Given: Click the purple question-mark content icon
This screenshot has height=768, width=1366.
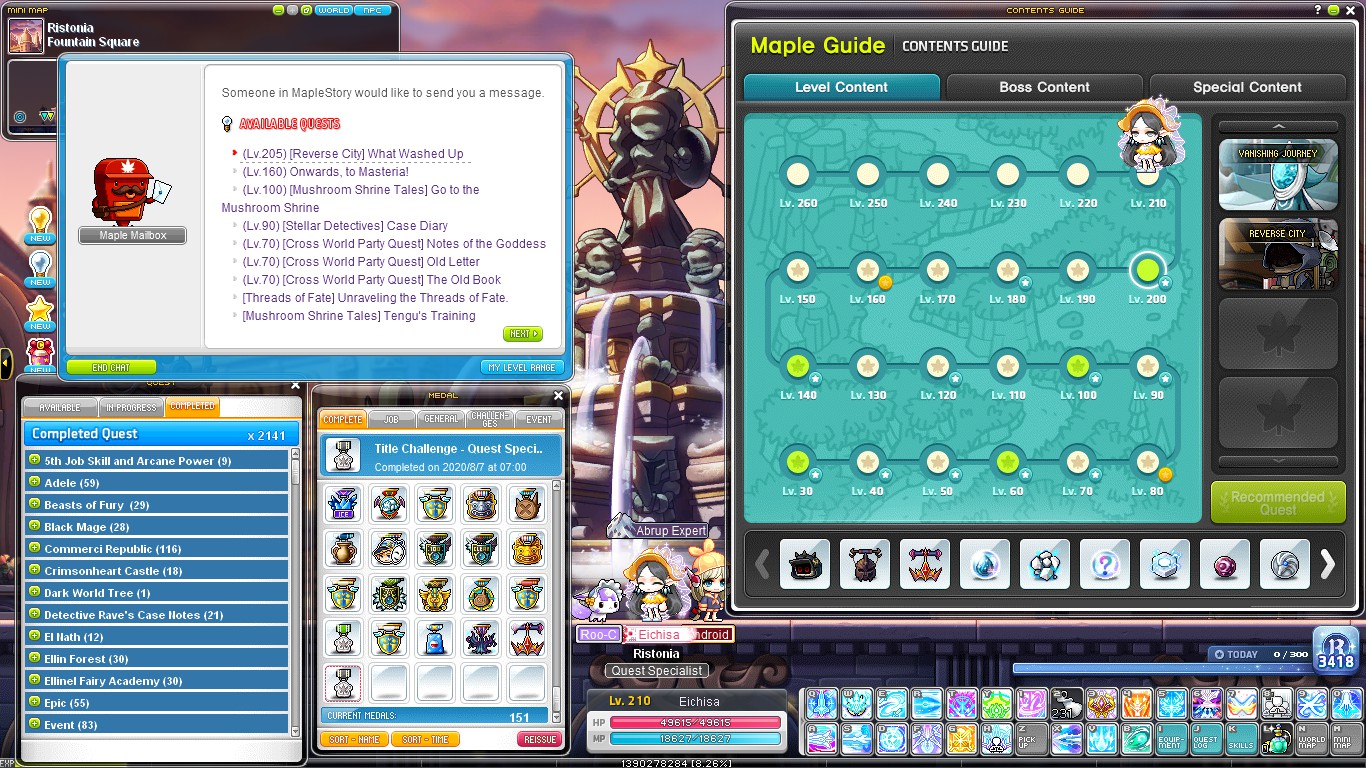Looking at the screenshot, I should (x=1105, y=564).
